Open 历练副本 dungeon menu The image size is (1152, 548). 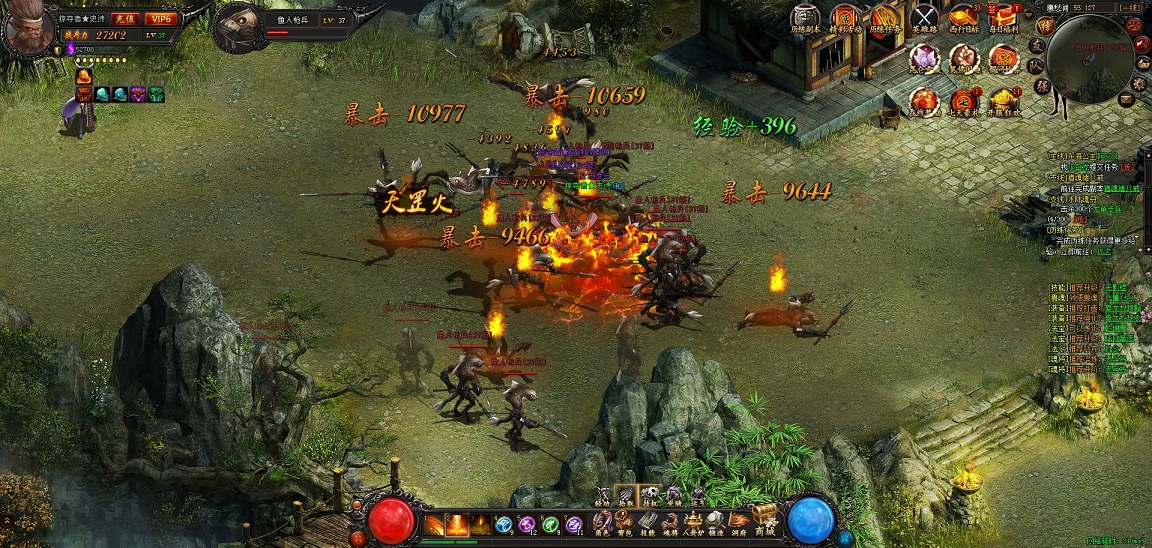[805, 19]
